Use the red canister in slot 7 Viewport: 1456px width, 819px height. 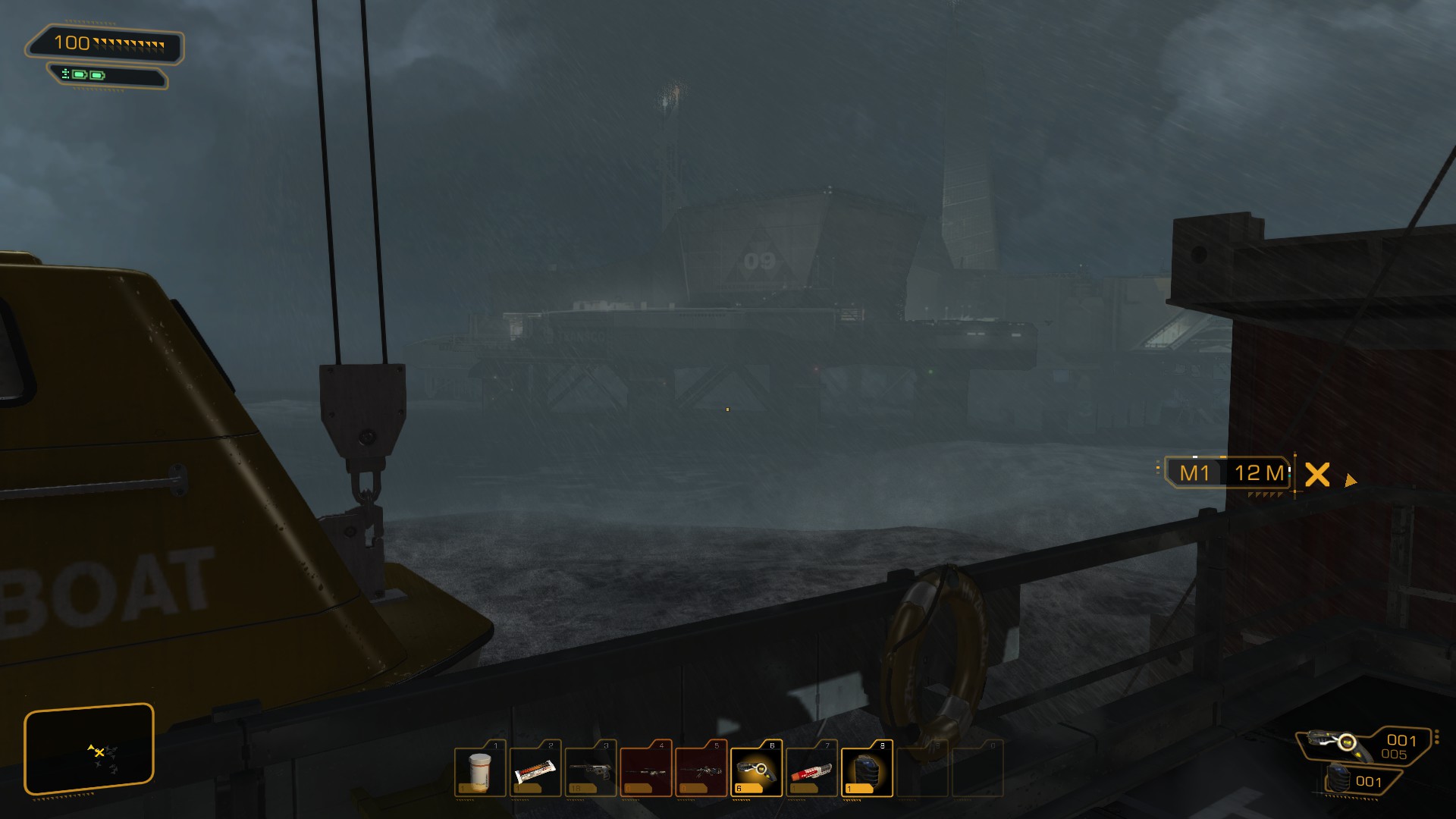[x=811, y=769]
